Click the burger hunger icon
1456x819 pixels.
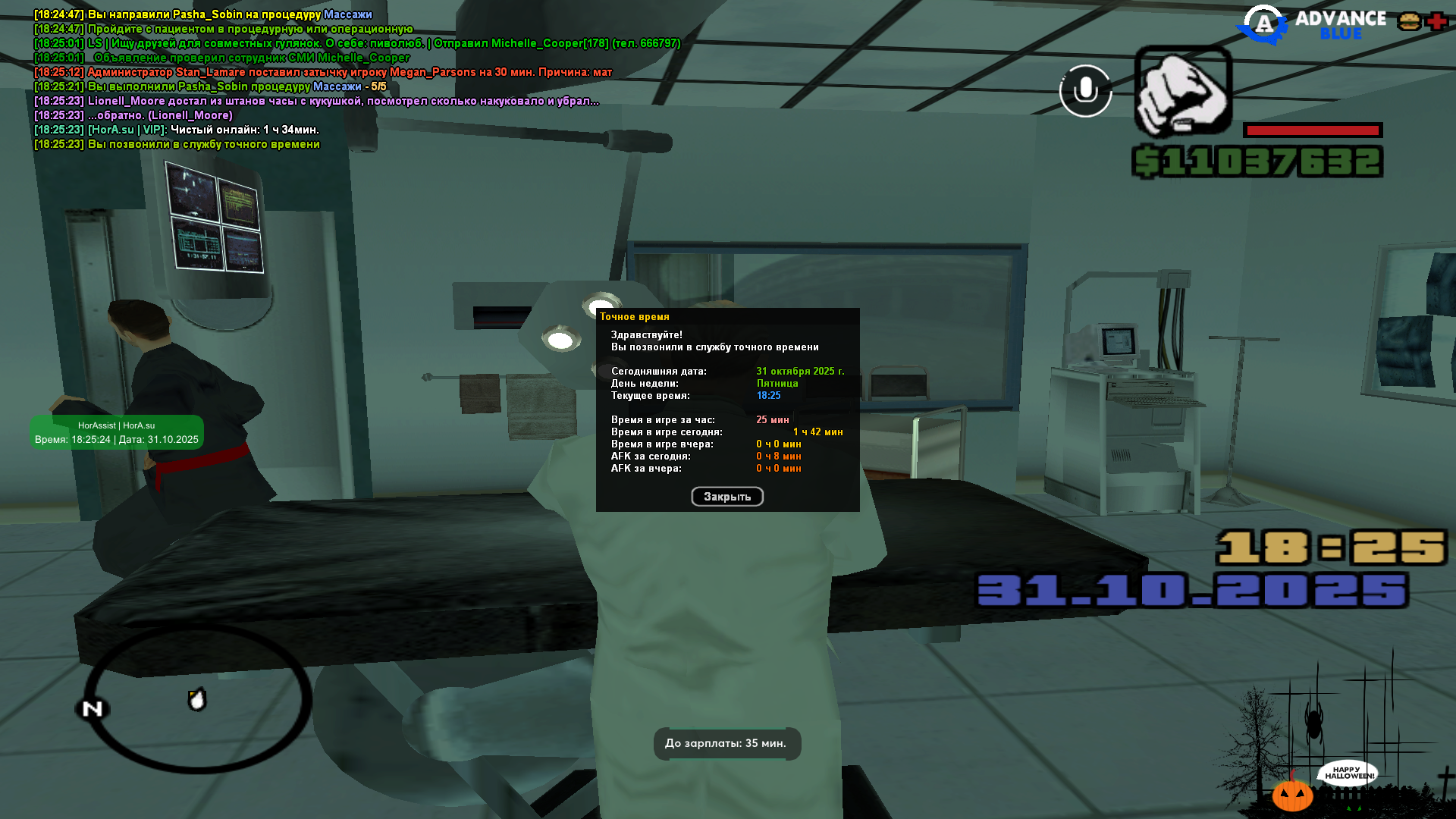click(1409, 21)
